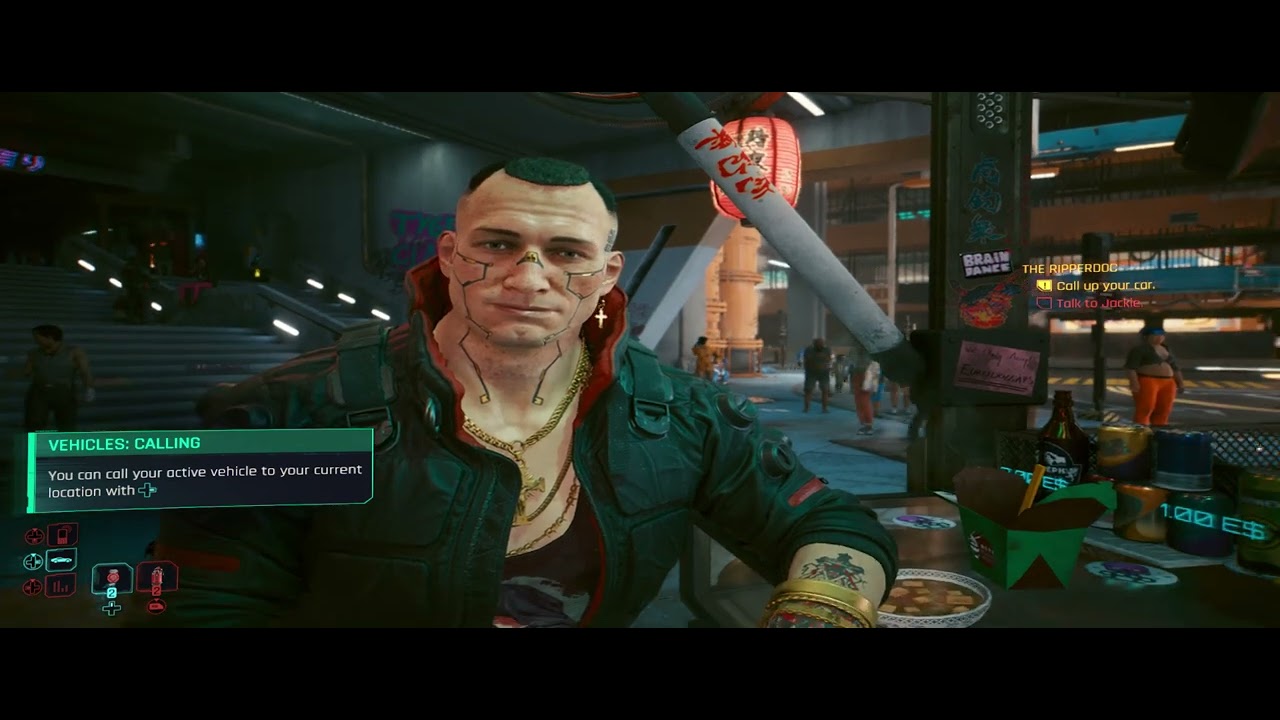The image size is (1280, 720).
Task: Open the 'THE RIPPERDOC' quest entry
Action: (x=1070, y=269)
